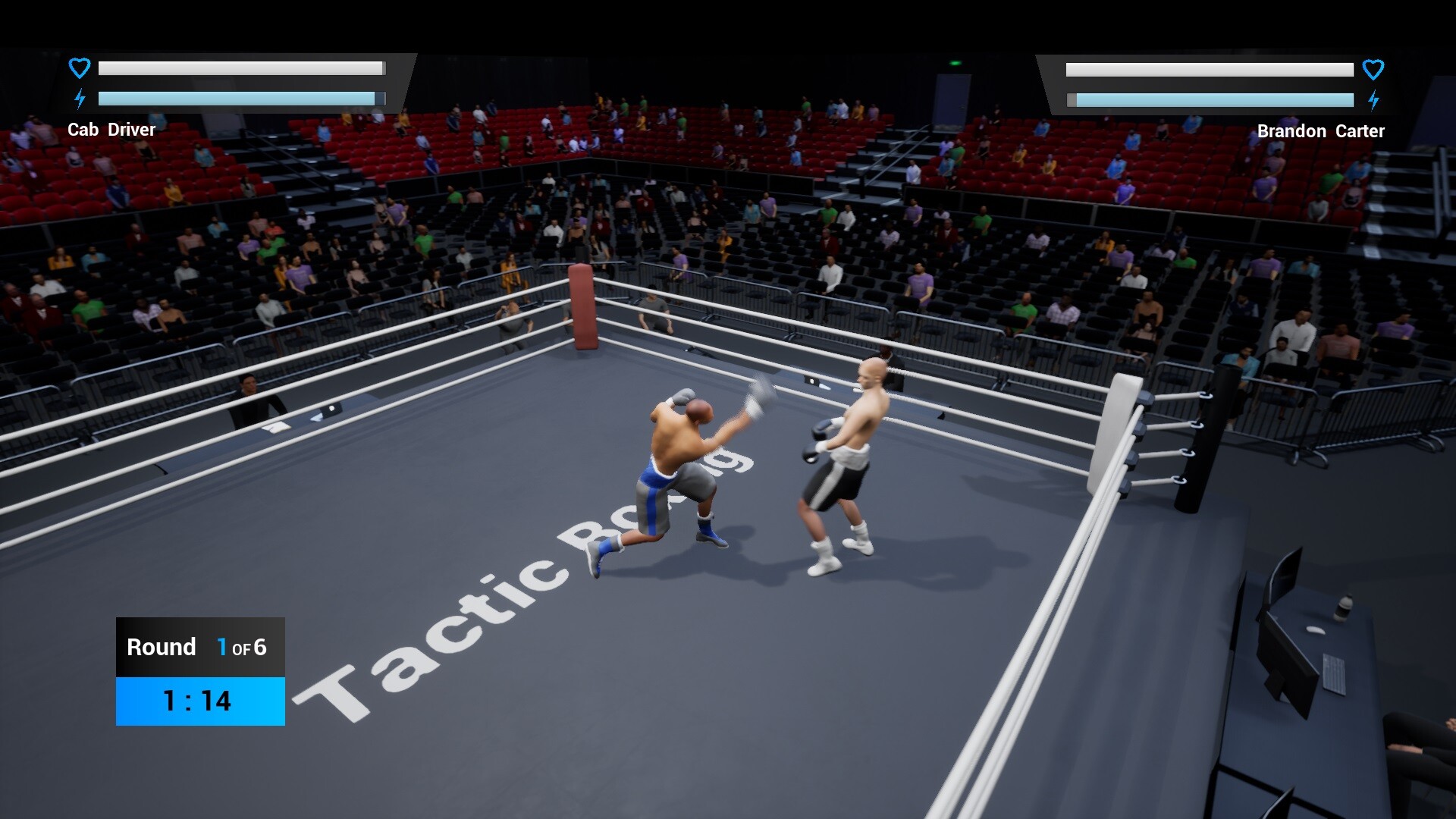The image size is (1456, 819).
Task: Toggle Brandon Carter's stamina bar visibility
Action: pos(1212,99)
